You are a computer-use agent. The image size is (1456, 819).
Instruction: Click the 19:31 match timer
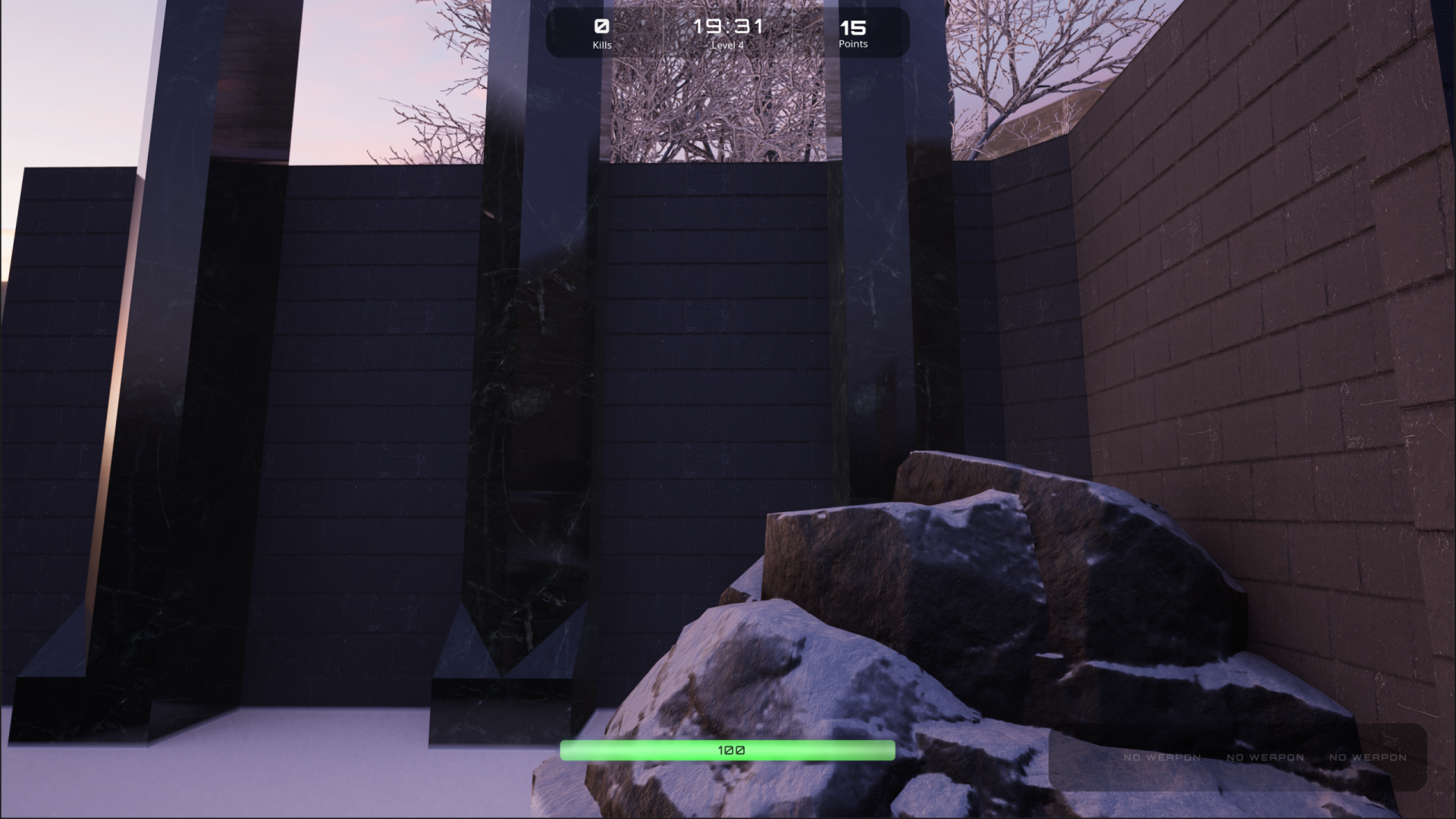point(728,25)
